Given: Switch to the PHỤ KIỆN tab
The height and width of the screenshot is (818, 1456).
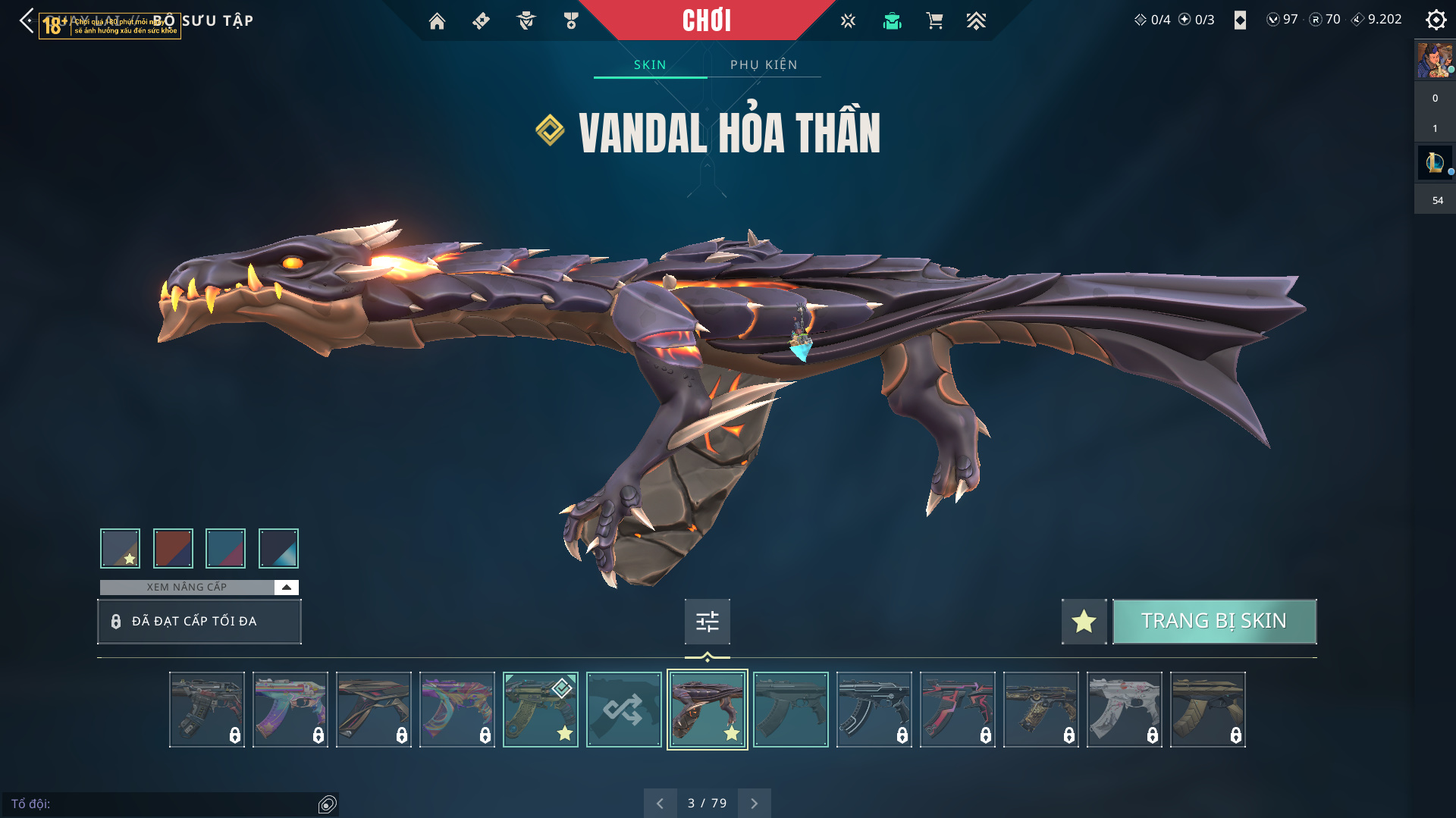Looking at the screenshot, I should pyautogui.click(x=764, y=64).
